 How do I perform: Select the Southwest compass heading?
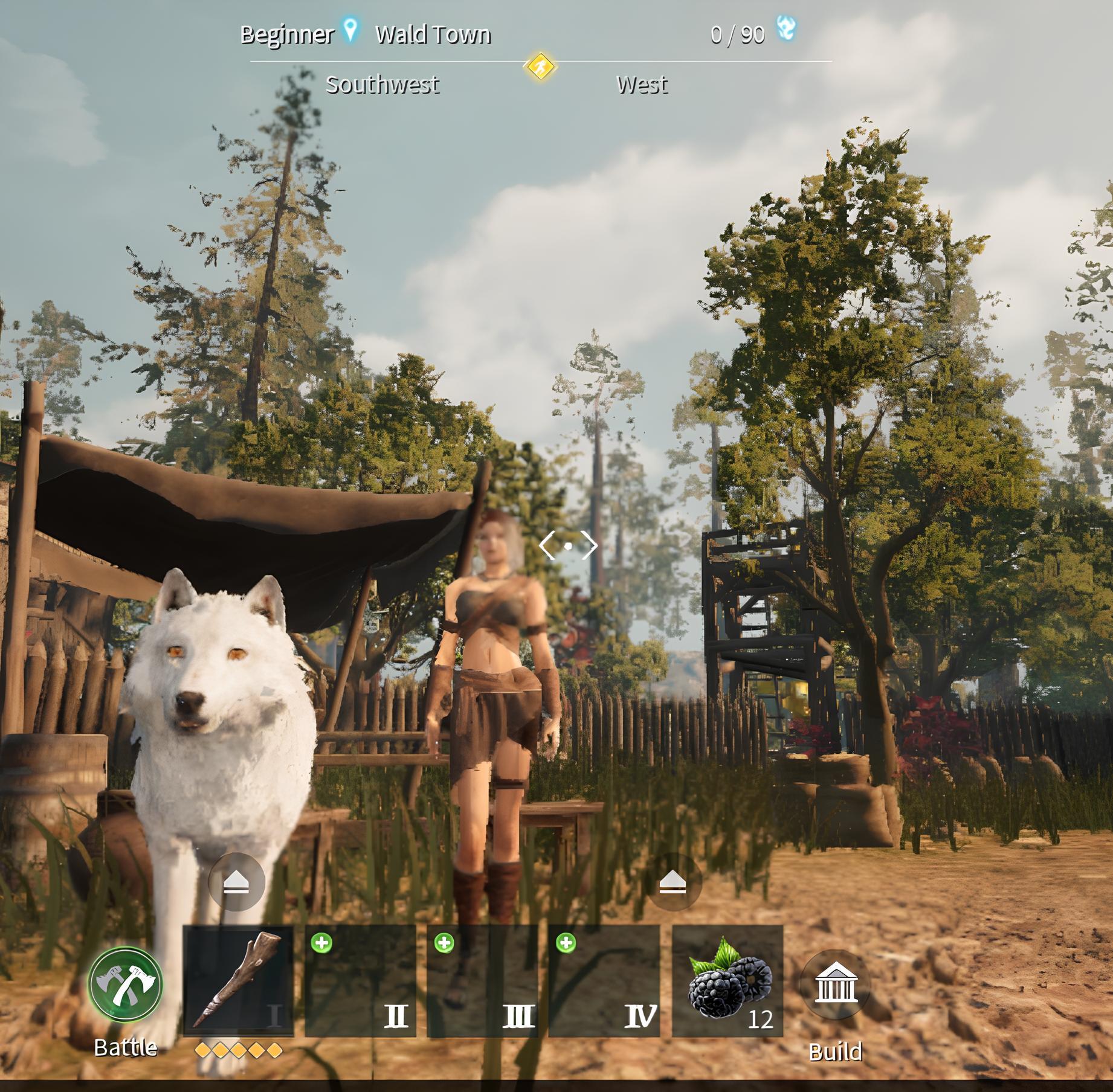coord(384,85)
